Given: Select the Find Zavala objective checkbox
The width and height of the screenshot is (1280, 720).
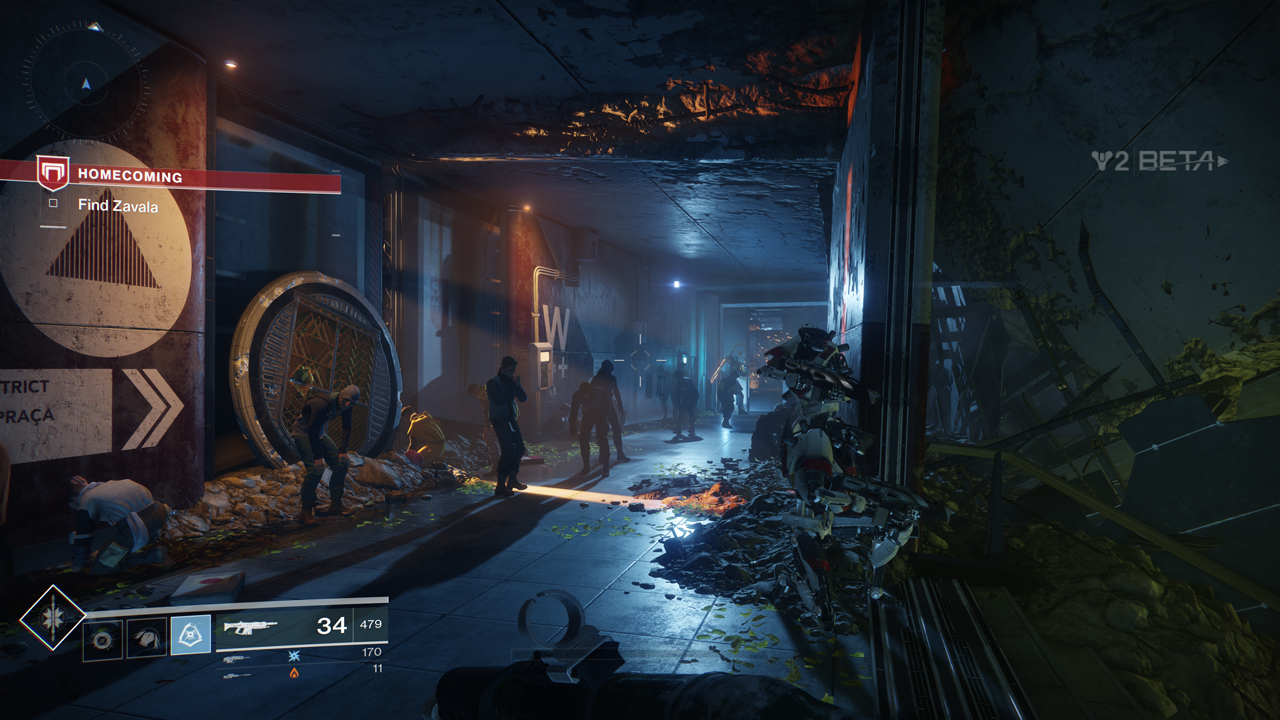Looking at the screenshot, I should pyautogui.click(x=53, y=205).
